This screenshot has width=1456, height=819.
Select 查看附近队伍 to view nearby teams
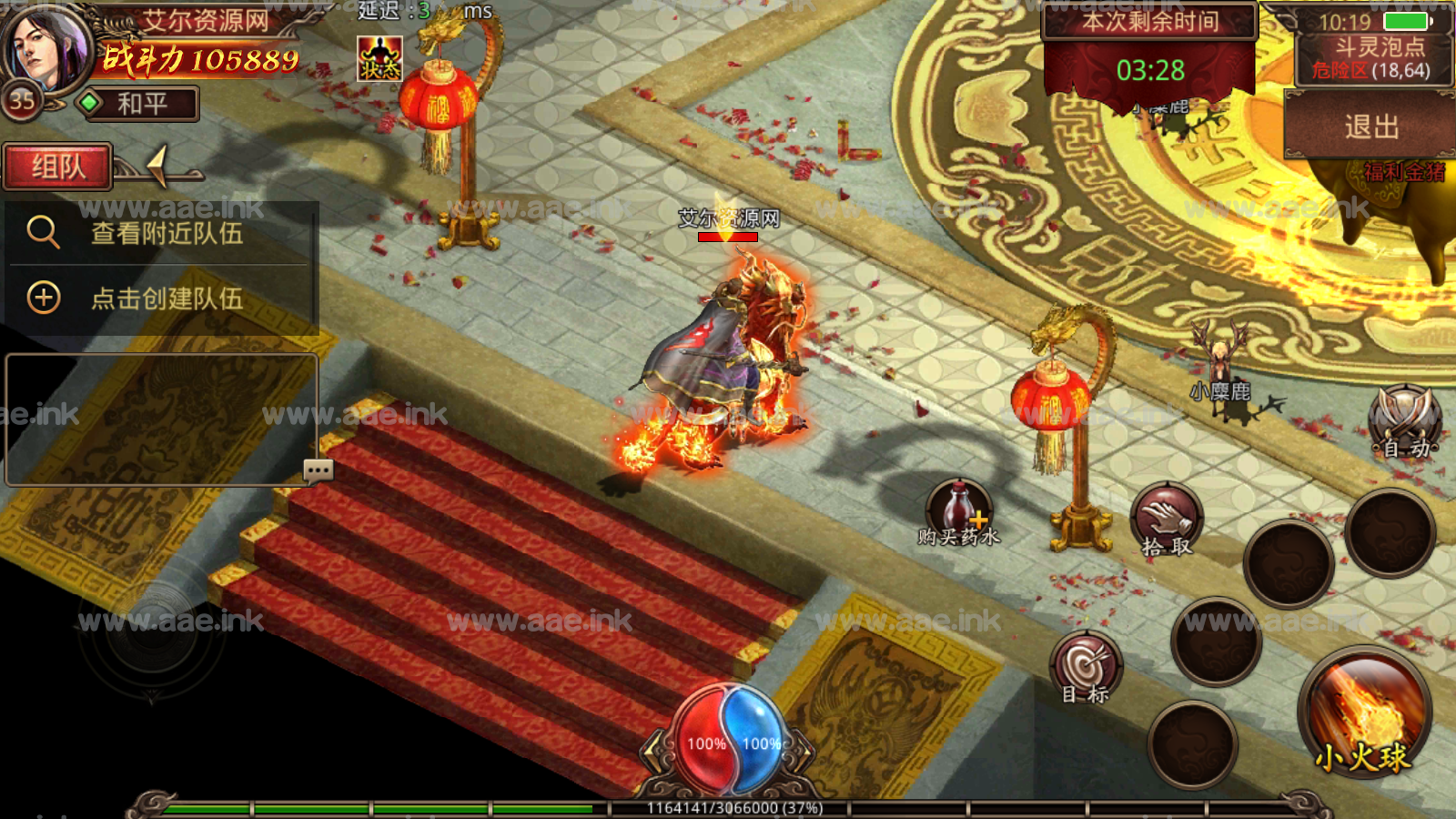coord(164,233)
